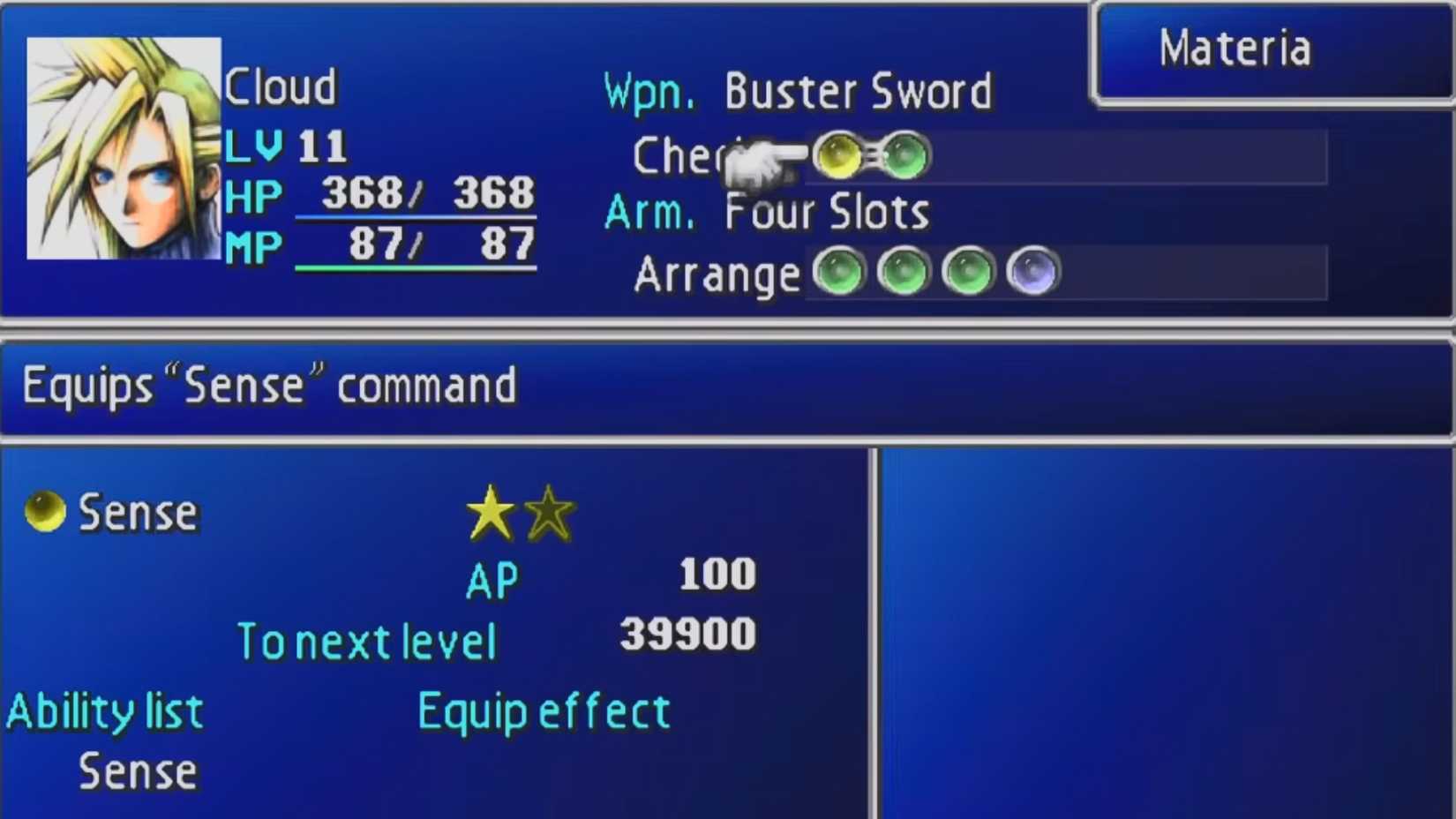Select the first green materia slot on Four Slots armor
Screen dimensions: 1456x819
click(x=838, y=272)
